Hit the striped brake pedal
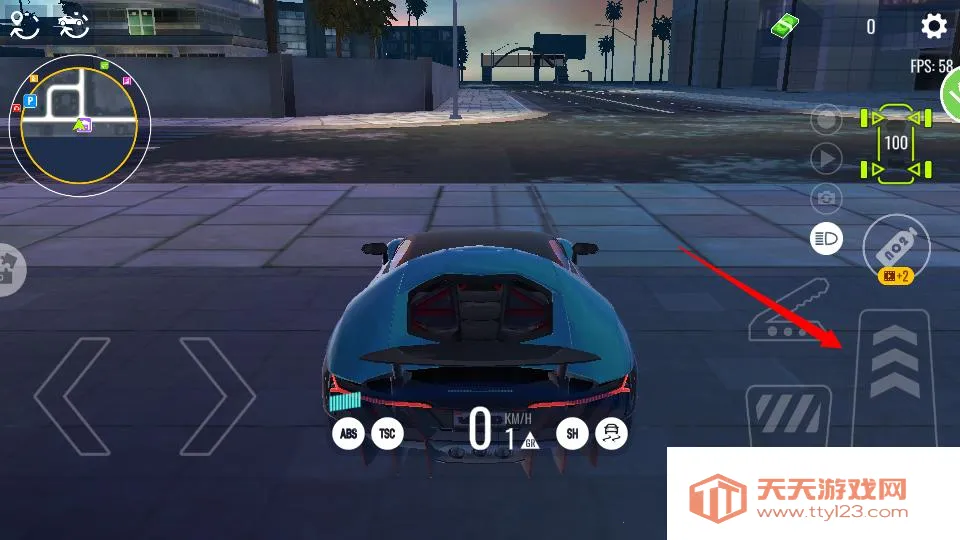The width and height of the screenshot is (960, 540). coord(788,415)
